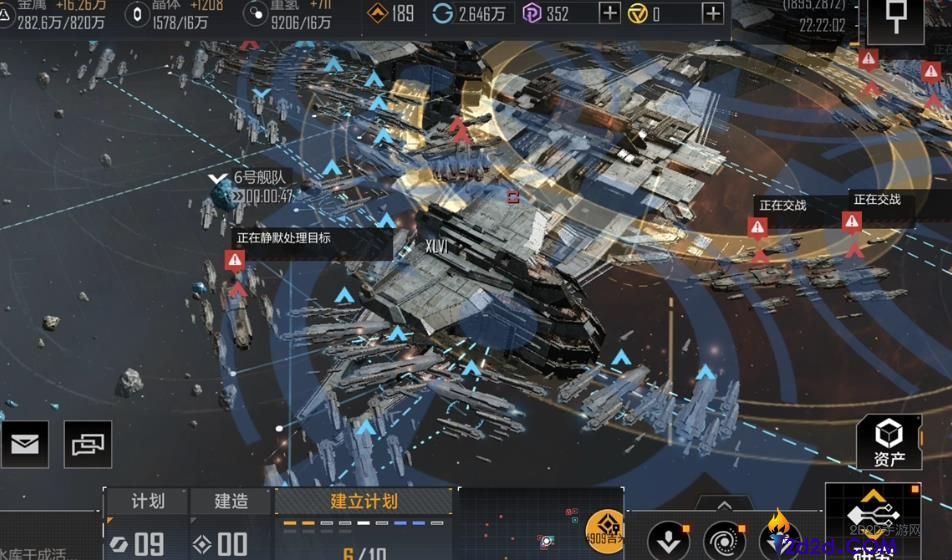The height and width of the screenshot is (560, 952).
Task: Add purple currency with plus button
Action: [609, 14]
